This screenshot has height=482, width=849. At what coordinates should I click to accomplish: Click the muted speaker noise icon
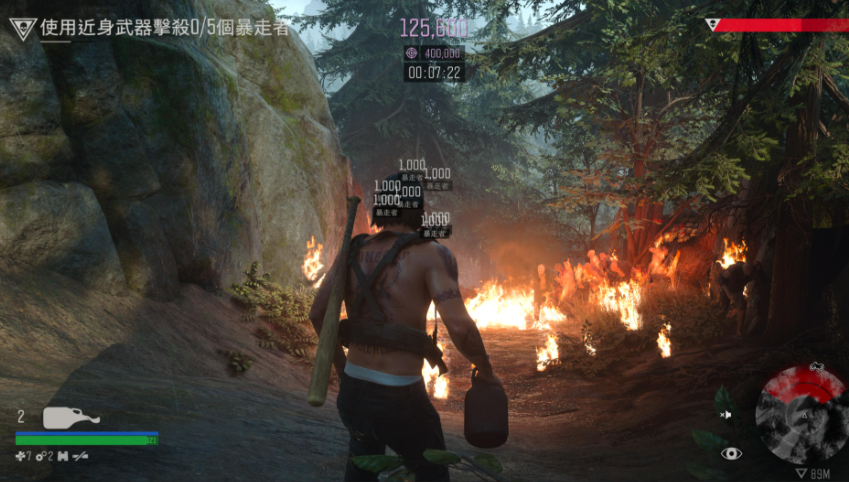tap(726, 414)
